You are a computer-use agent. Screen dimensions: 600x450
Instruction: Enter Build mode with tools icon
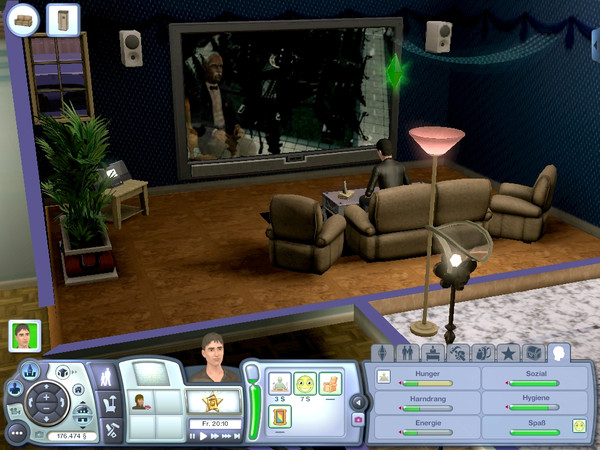[x=112, y=430]
